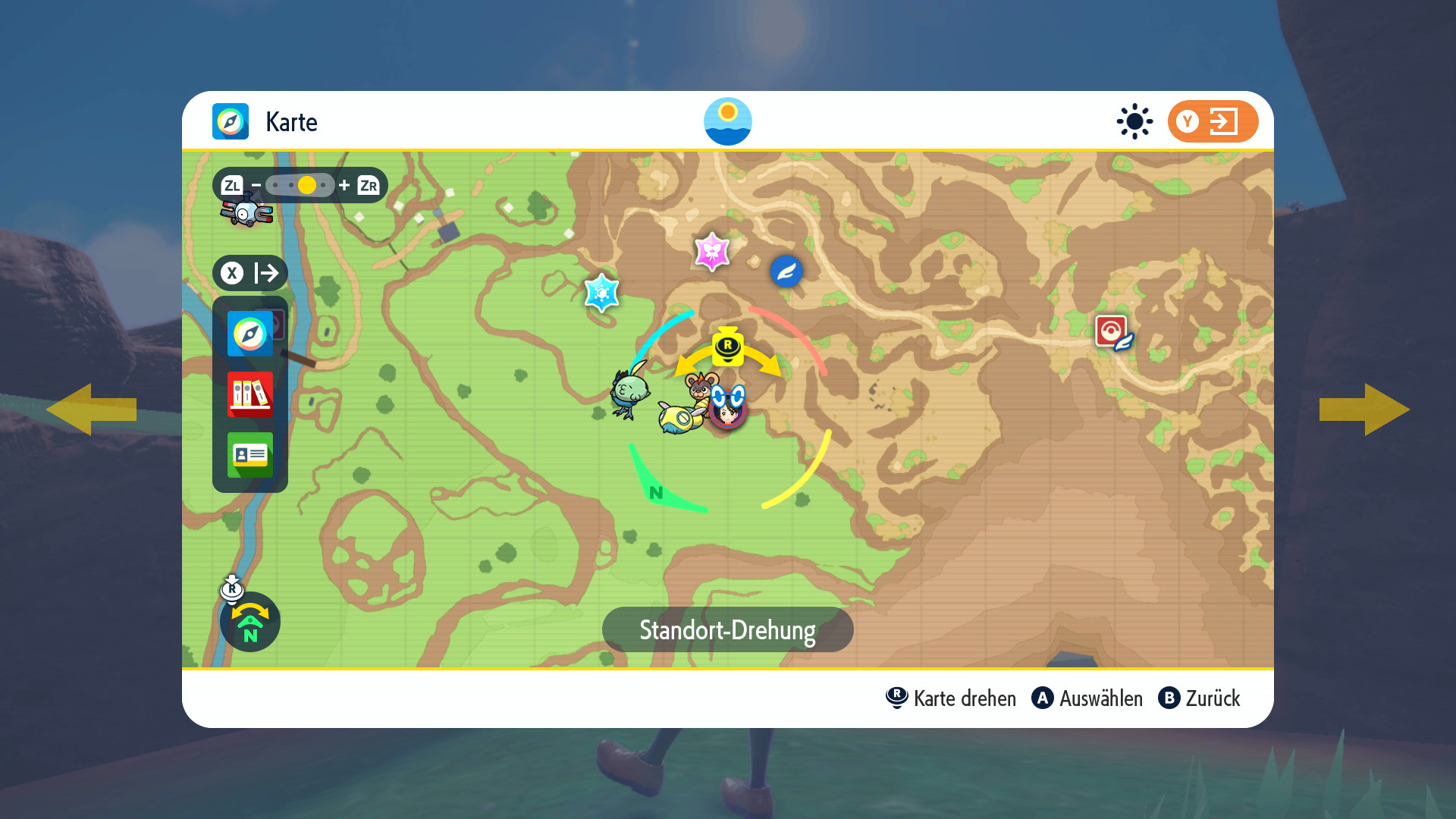Select the green bird Pokémon map icon

[629, 393]
